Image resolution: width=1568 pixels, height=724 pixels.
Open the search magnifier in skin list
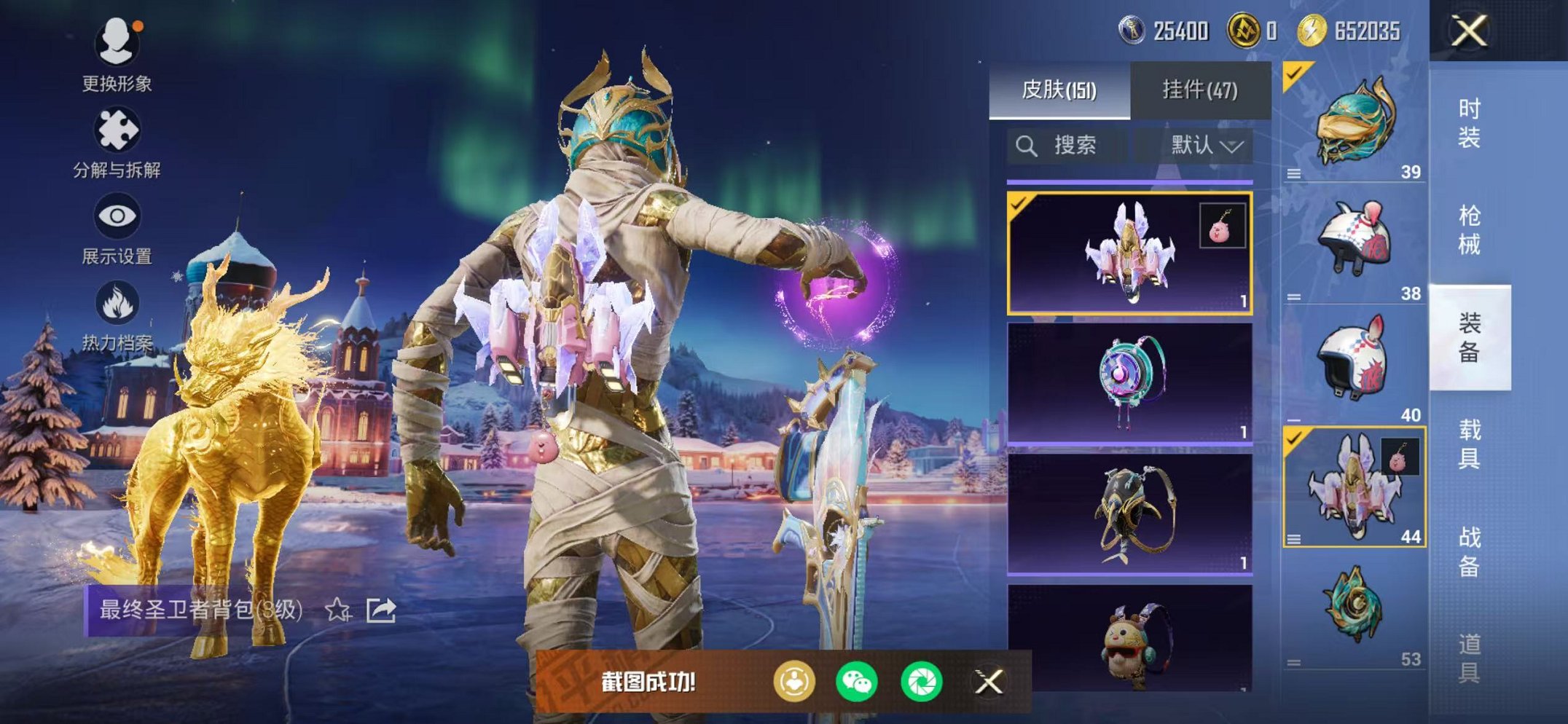pyautogui.click(x=1027, y=145)
